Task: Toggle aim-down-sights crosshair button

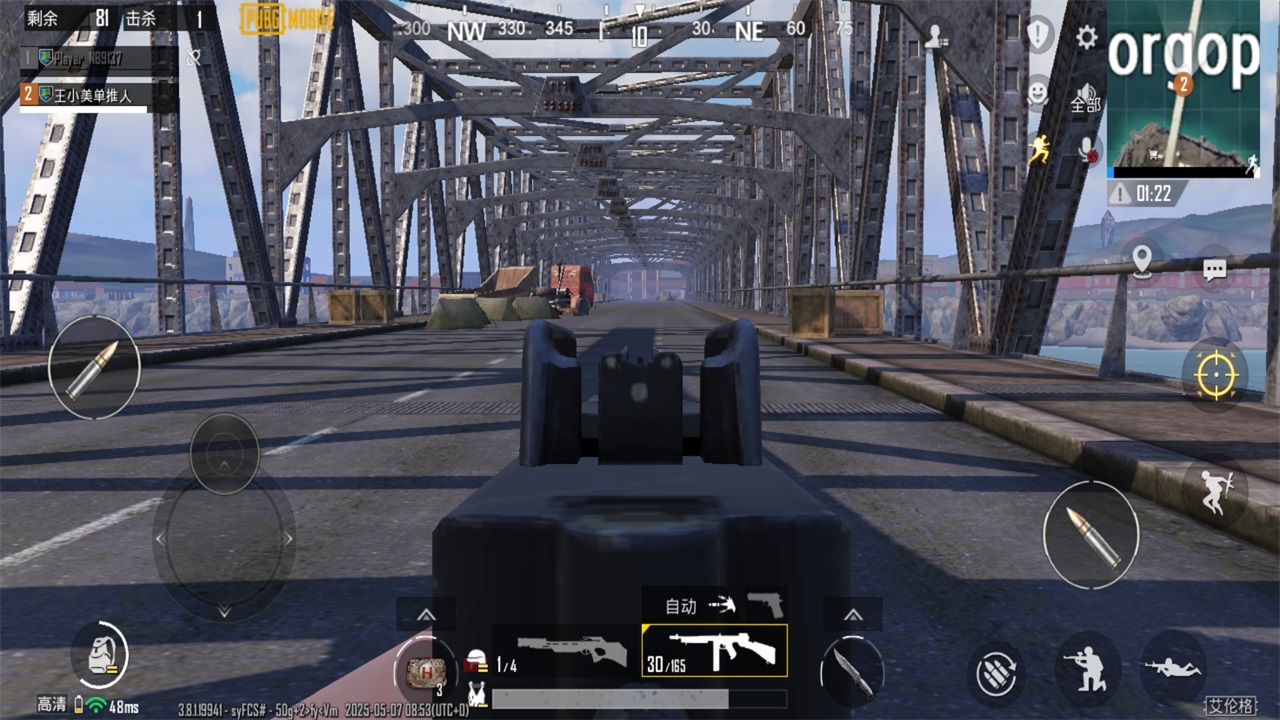Action: (1214, 374)
